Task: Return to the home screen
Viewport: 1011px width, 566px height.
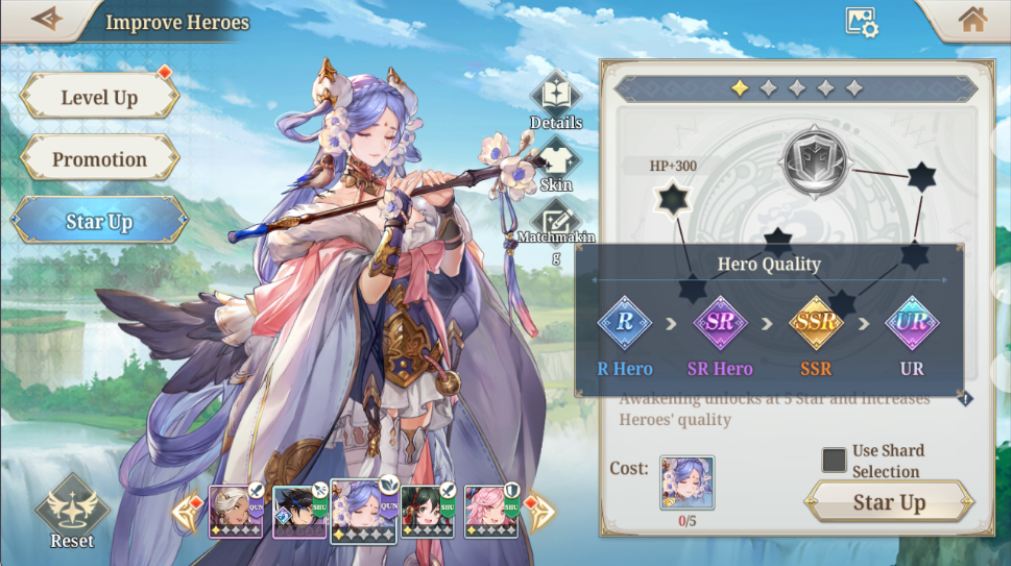Action: (971, 20)
